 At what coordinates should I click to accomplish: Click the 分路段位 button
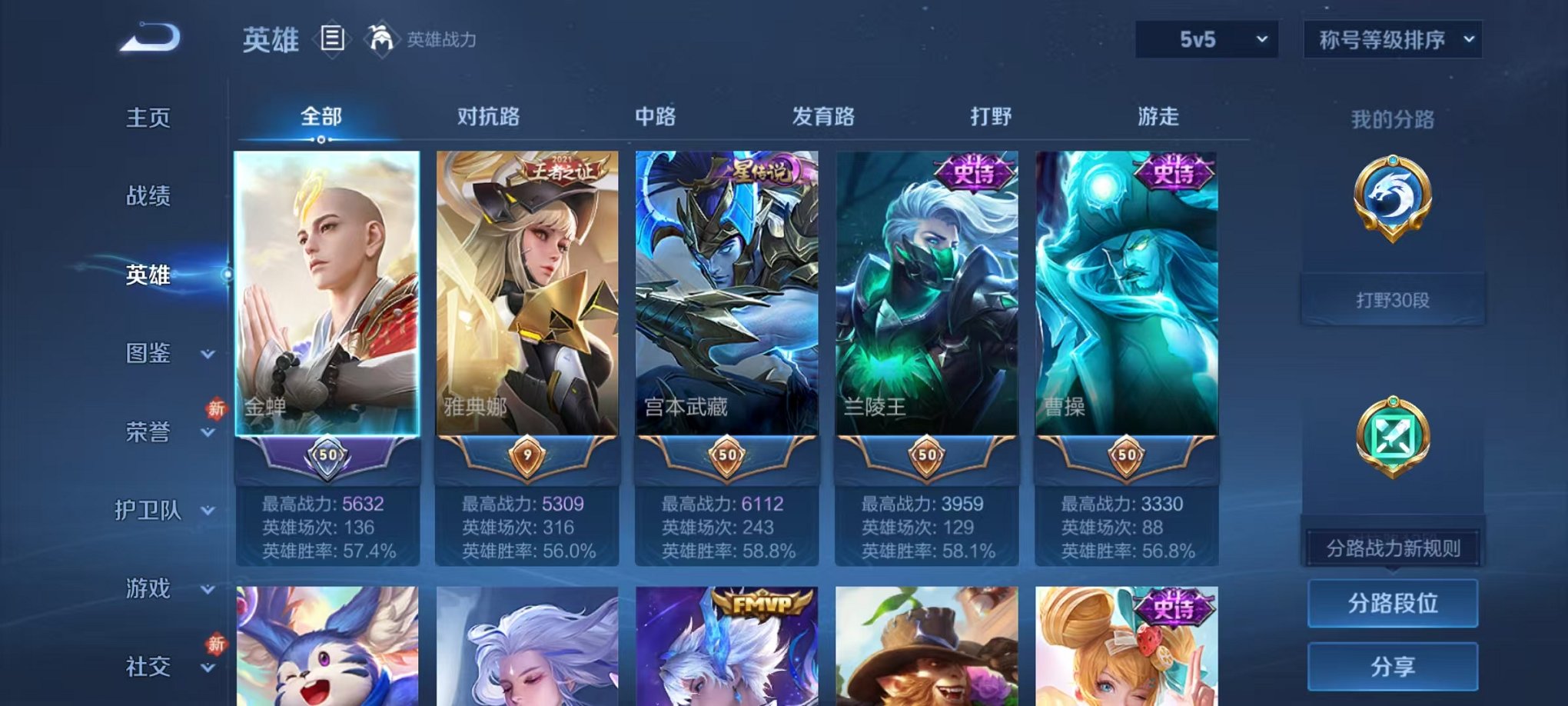1393,604
